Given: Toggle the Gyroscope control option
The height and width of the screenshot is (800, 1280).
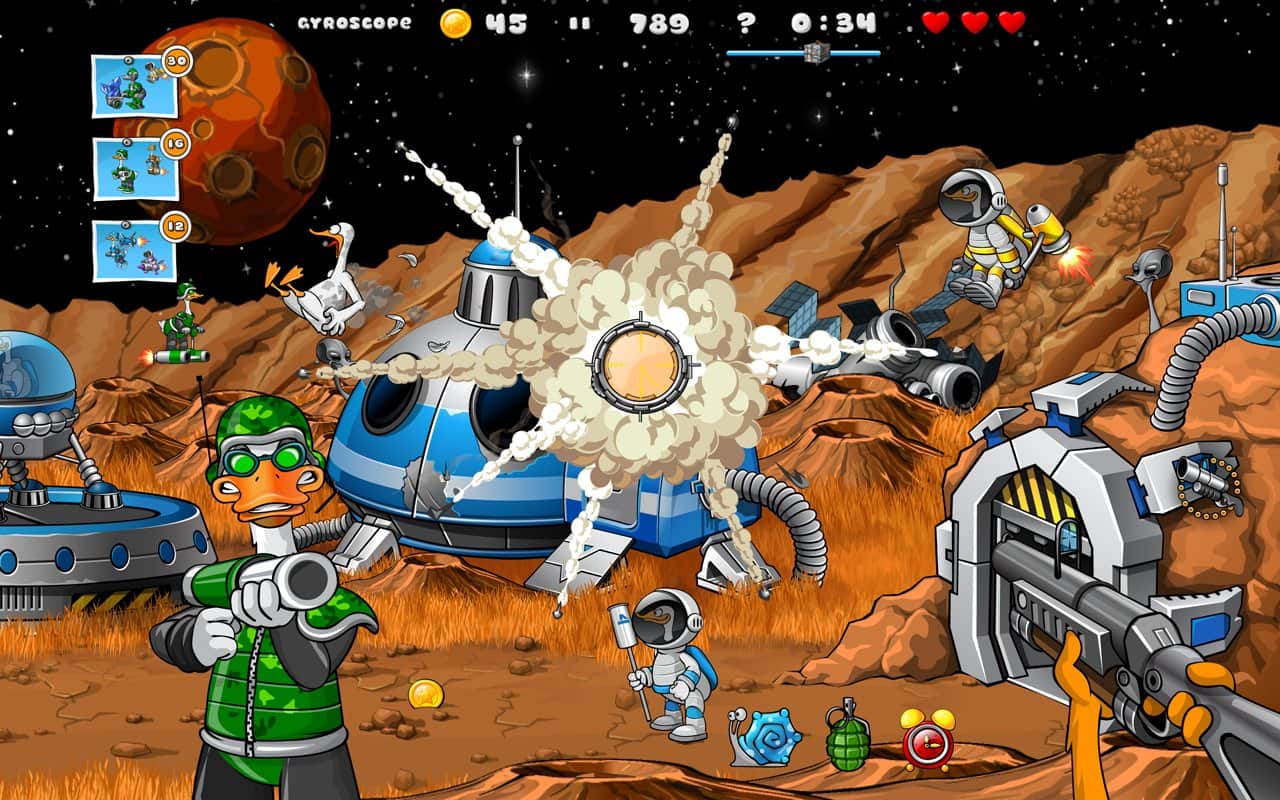Looking at the screenshot, I should click(354, 22).
